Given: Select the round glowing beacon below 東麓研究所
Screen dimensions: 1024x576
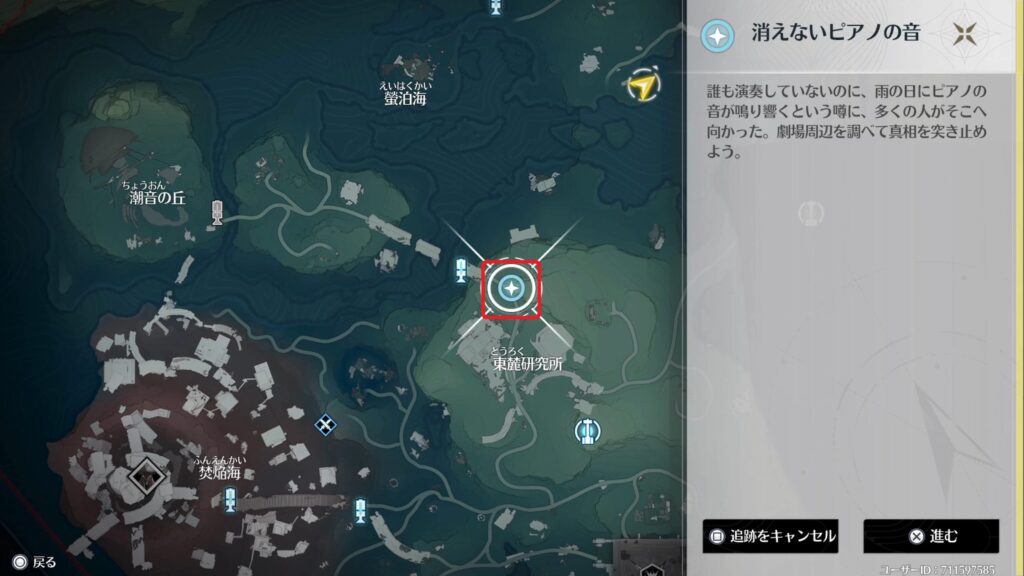Looking at the screenshot, I should click(x=587, y=431).
